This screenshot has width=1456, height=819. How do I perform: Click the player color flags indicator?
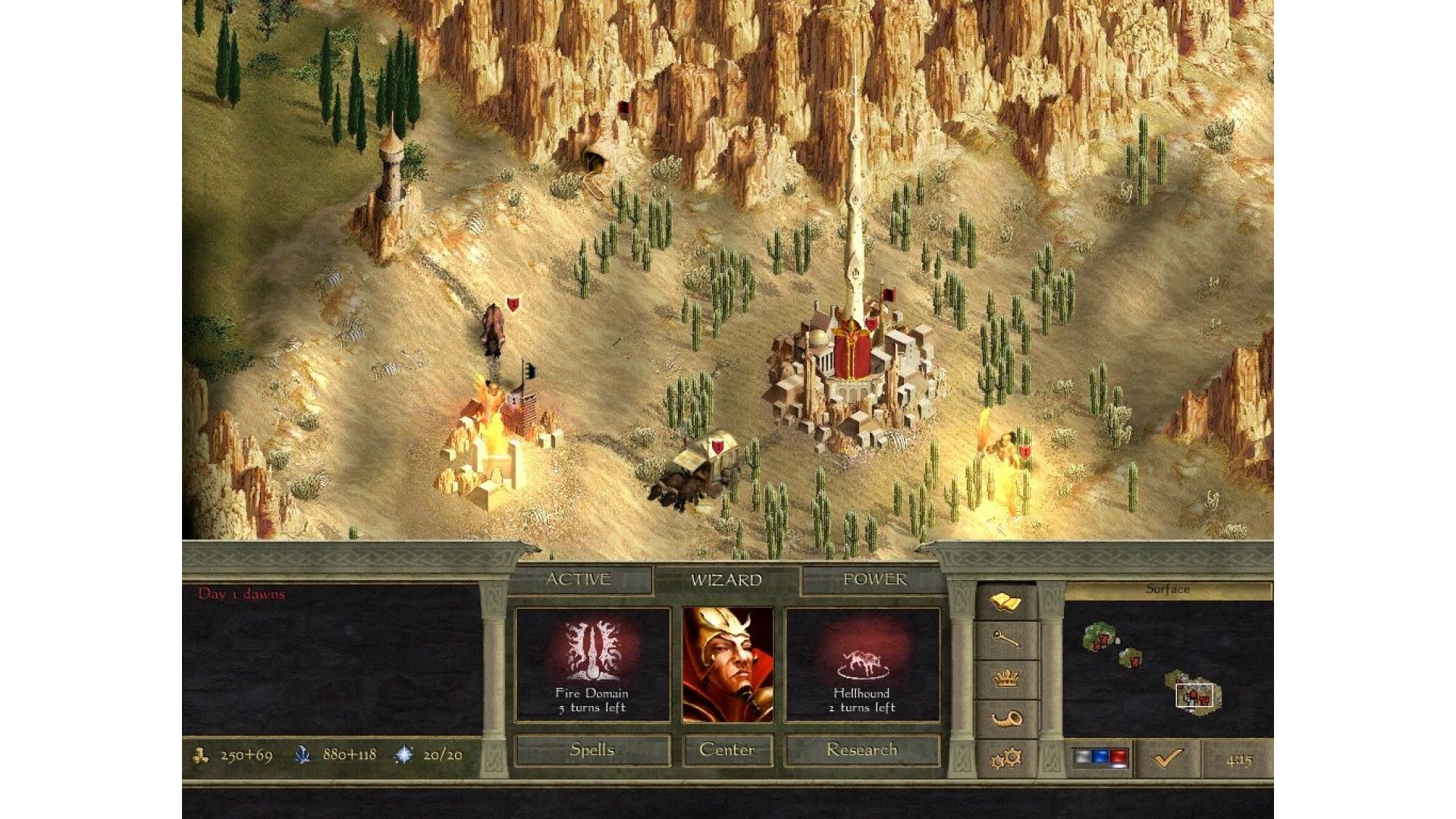(x=1100, y=758)
